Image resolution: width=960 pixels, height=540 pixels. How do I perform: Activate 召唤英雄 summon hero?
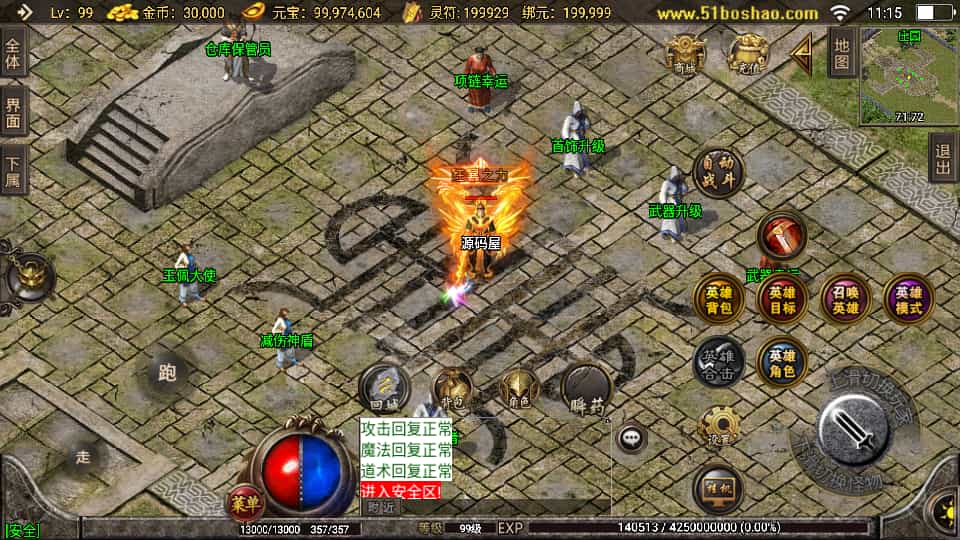click(846, 299)
